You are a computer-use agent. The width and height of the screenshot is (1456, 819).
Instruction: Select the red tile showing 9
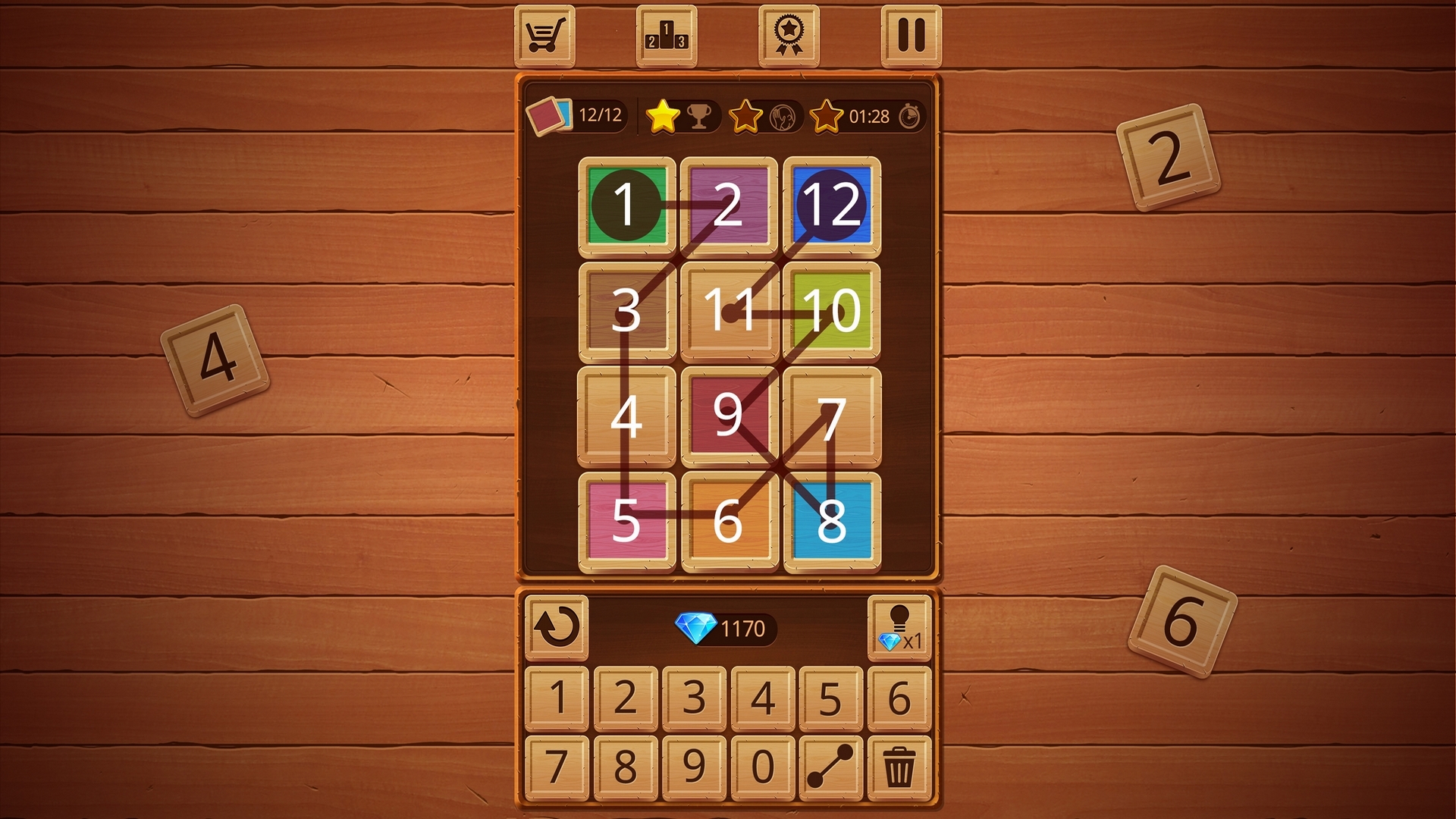click(730, 416)
